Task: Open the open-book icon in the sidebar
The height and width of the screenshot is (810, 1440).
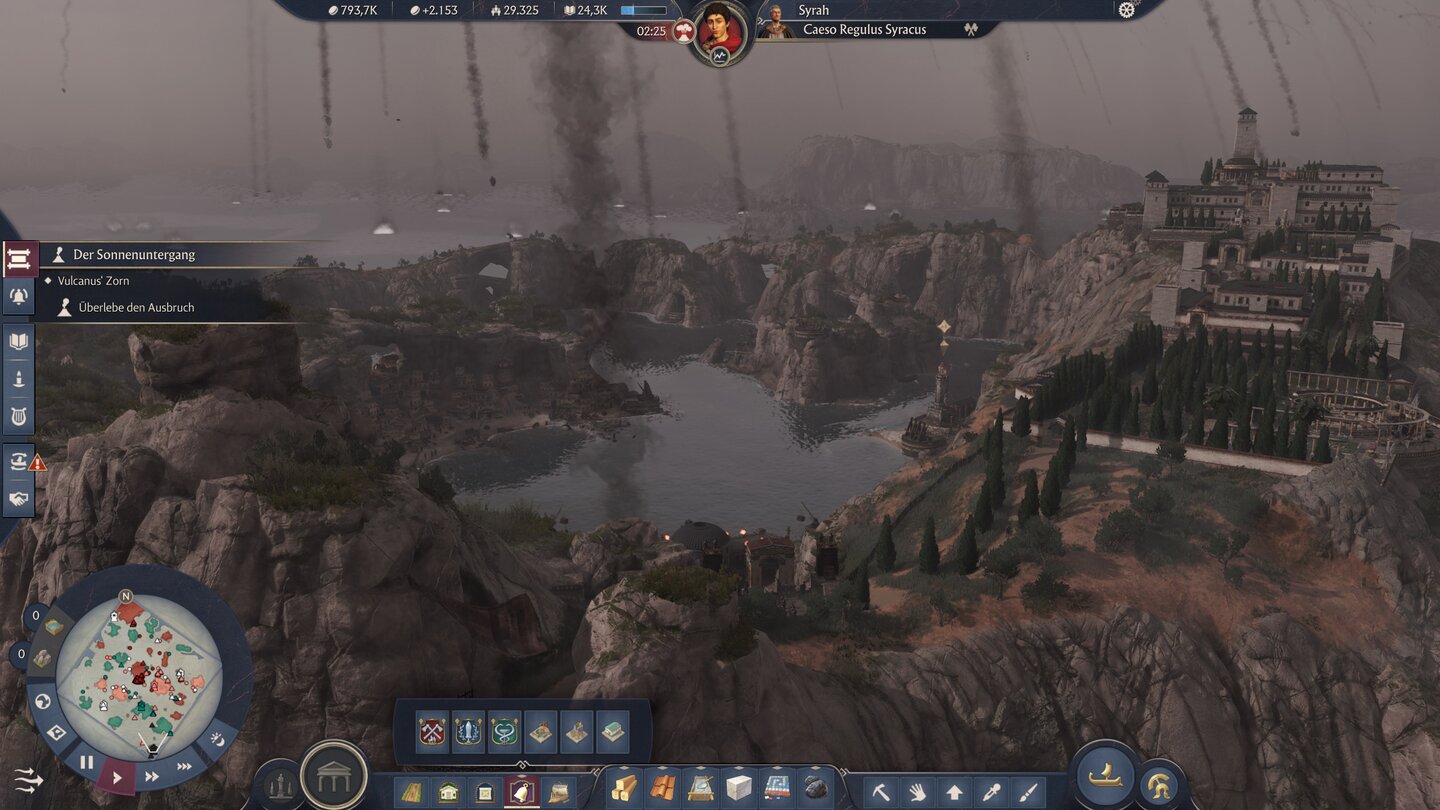Action: pos(19,341)
